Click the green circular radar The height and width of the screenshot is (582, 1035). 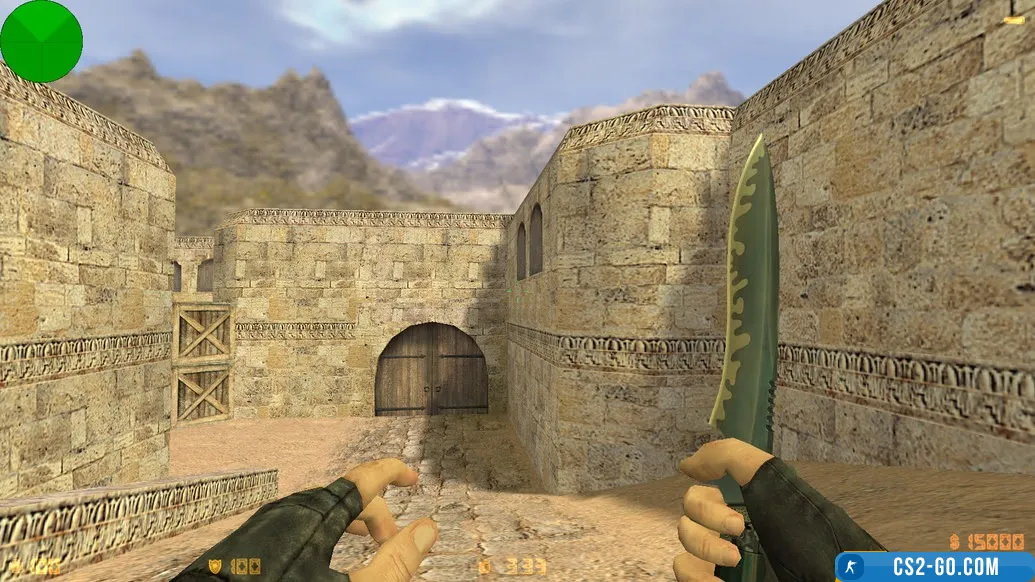41,41
